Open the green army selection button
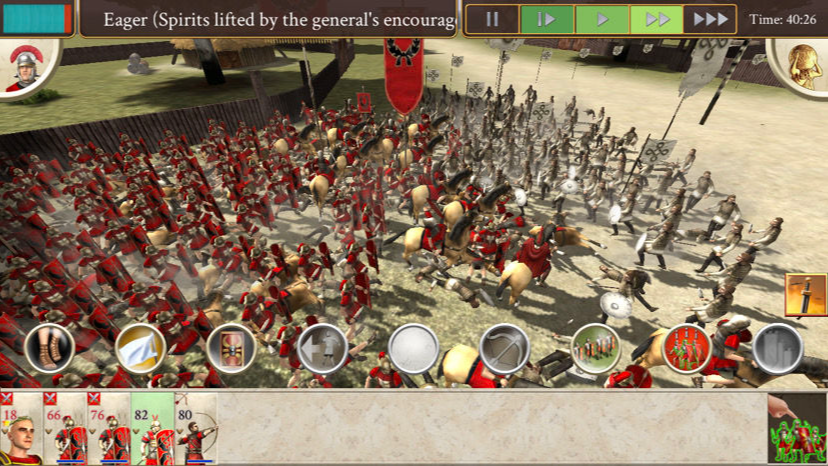The image size is (828, 466). 797,429
